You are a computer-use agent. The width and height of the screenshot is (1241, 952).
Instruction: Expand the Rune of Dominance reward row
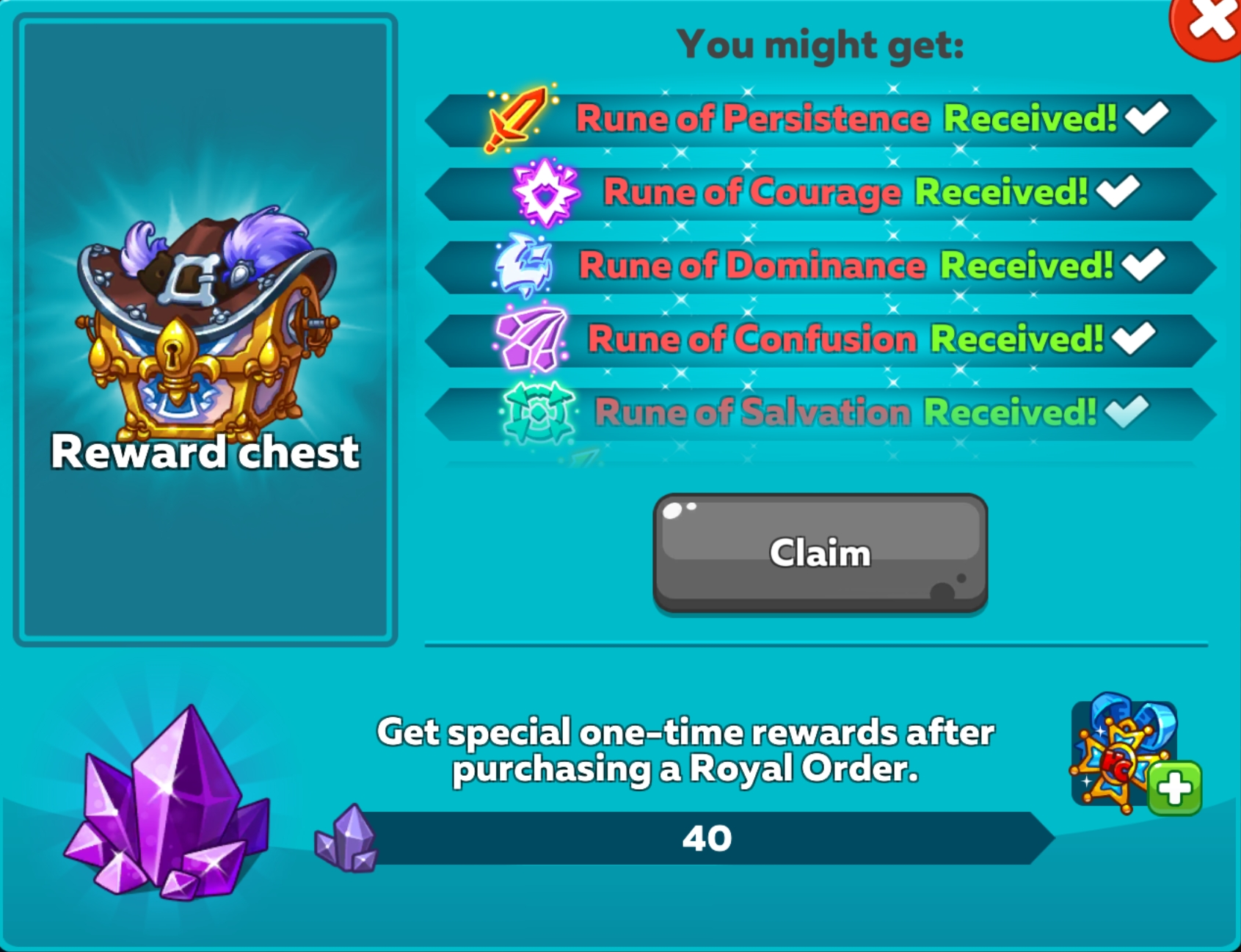(807, 266)
